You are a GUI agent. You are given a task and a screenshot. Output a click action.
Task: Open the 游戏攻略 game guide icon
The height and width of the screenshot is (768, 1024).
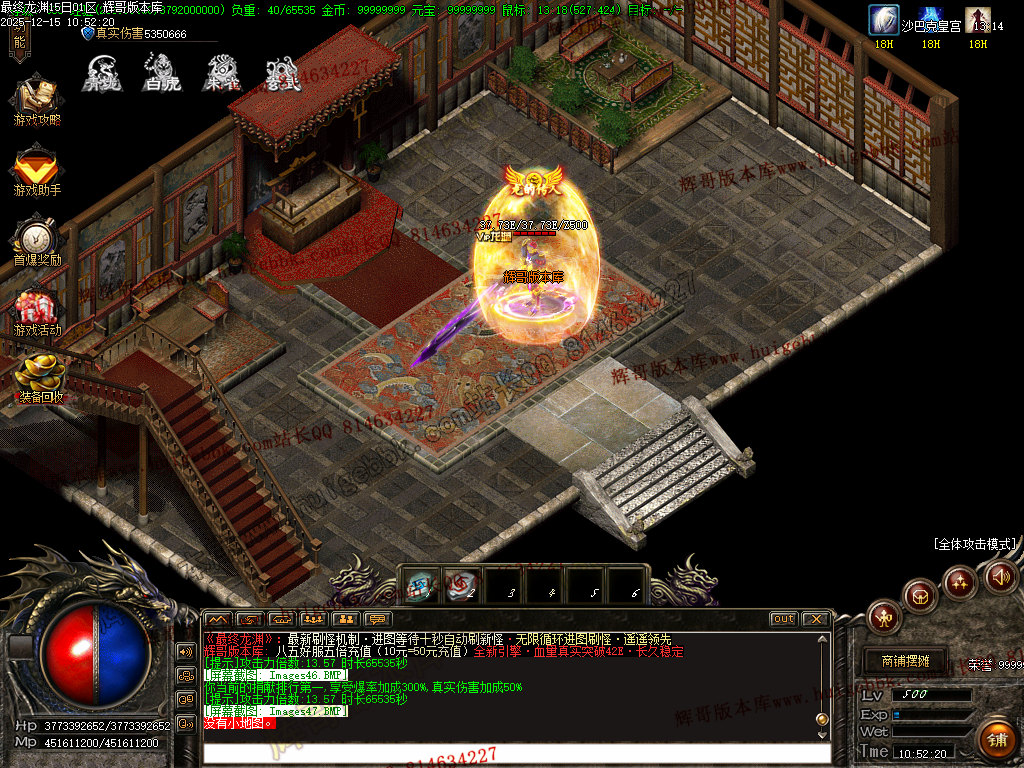point(37,102)
